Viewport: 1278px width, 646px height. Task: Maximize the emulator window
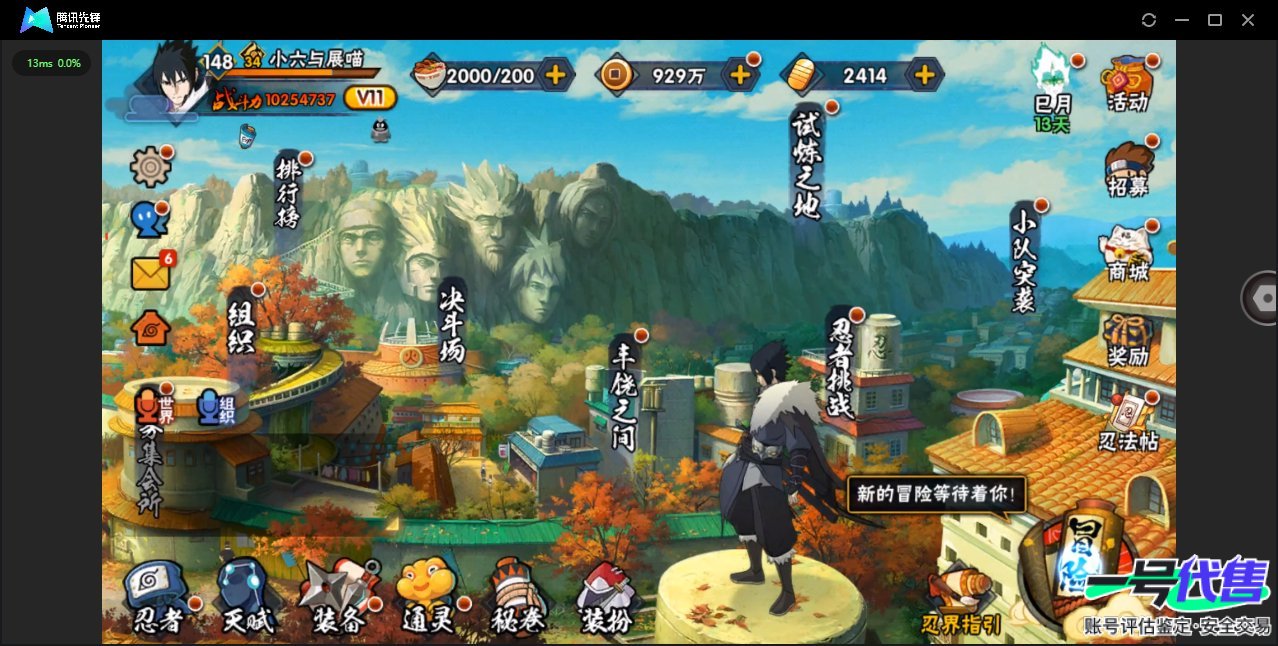[1215, 20]
